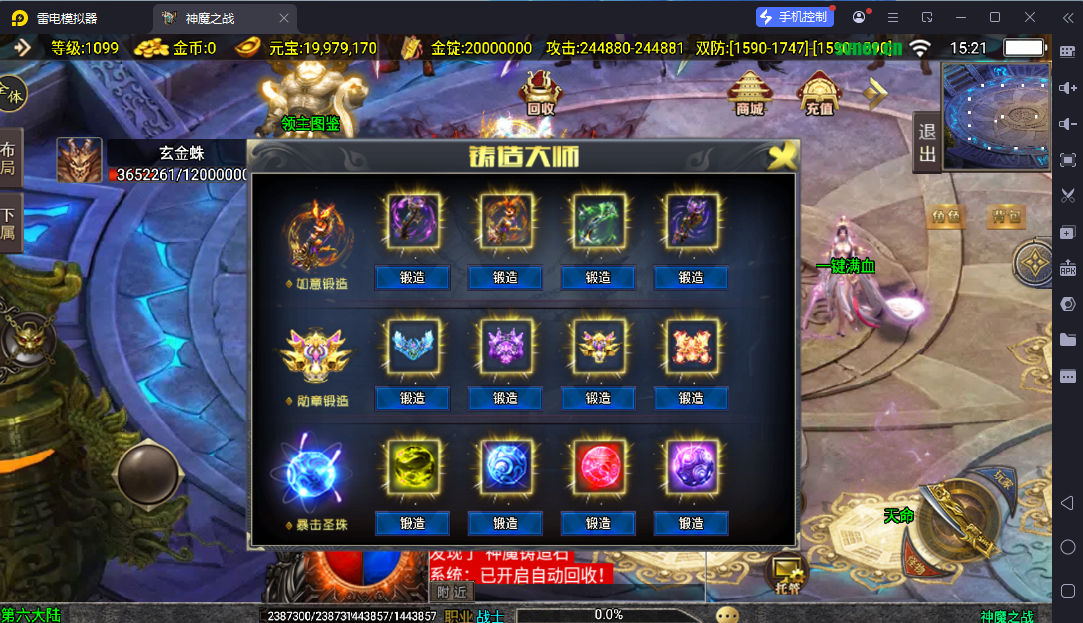
Task: Open the 商城 shop
Action: pos(750,93)
